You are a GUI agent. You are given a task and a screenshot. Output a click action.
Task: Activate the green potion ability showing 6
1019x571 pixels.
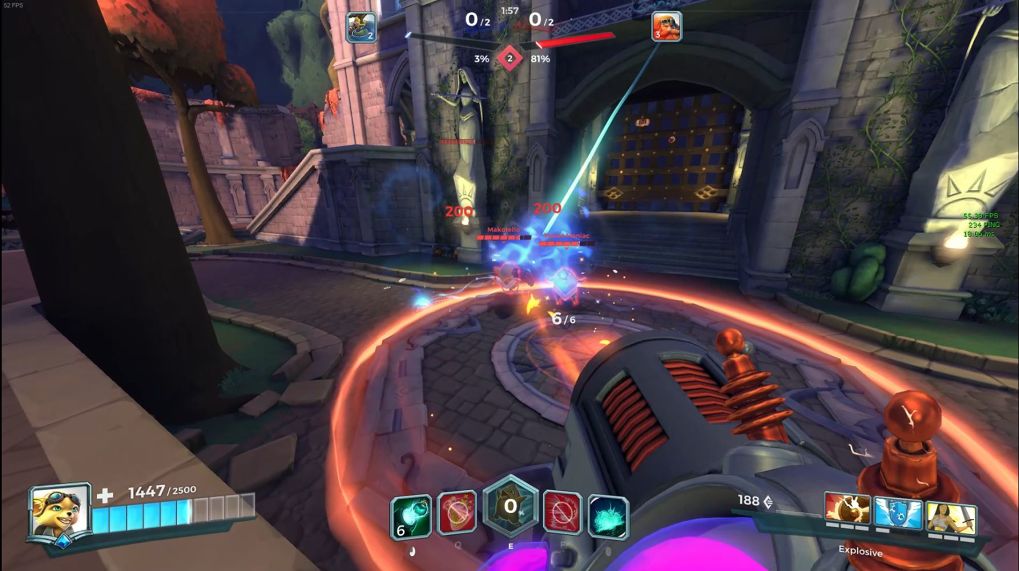(410, 516)
